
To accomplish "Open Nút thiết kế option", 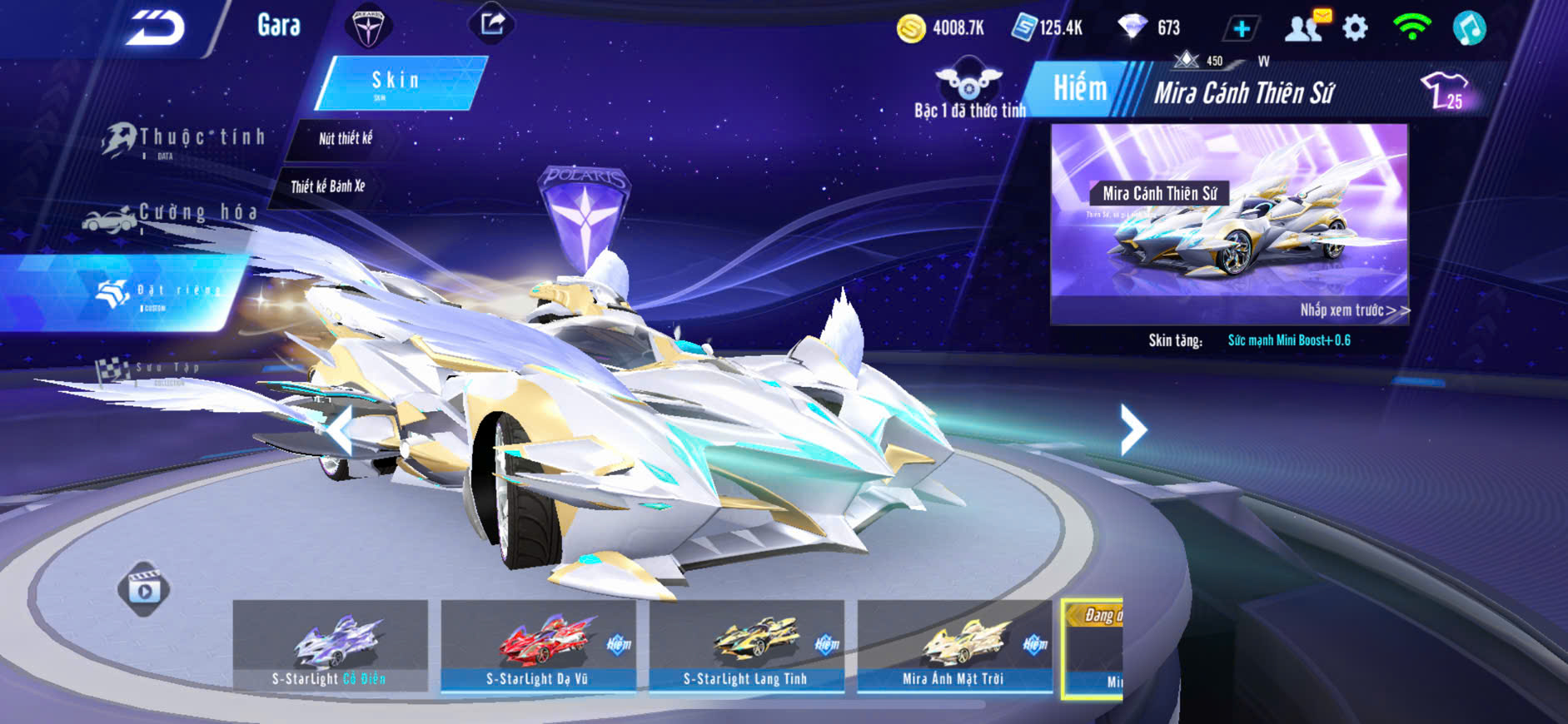I will [345, 139].
